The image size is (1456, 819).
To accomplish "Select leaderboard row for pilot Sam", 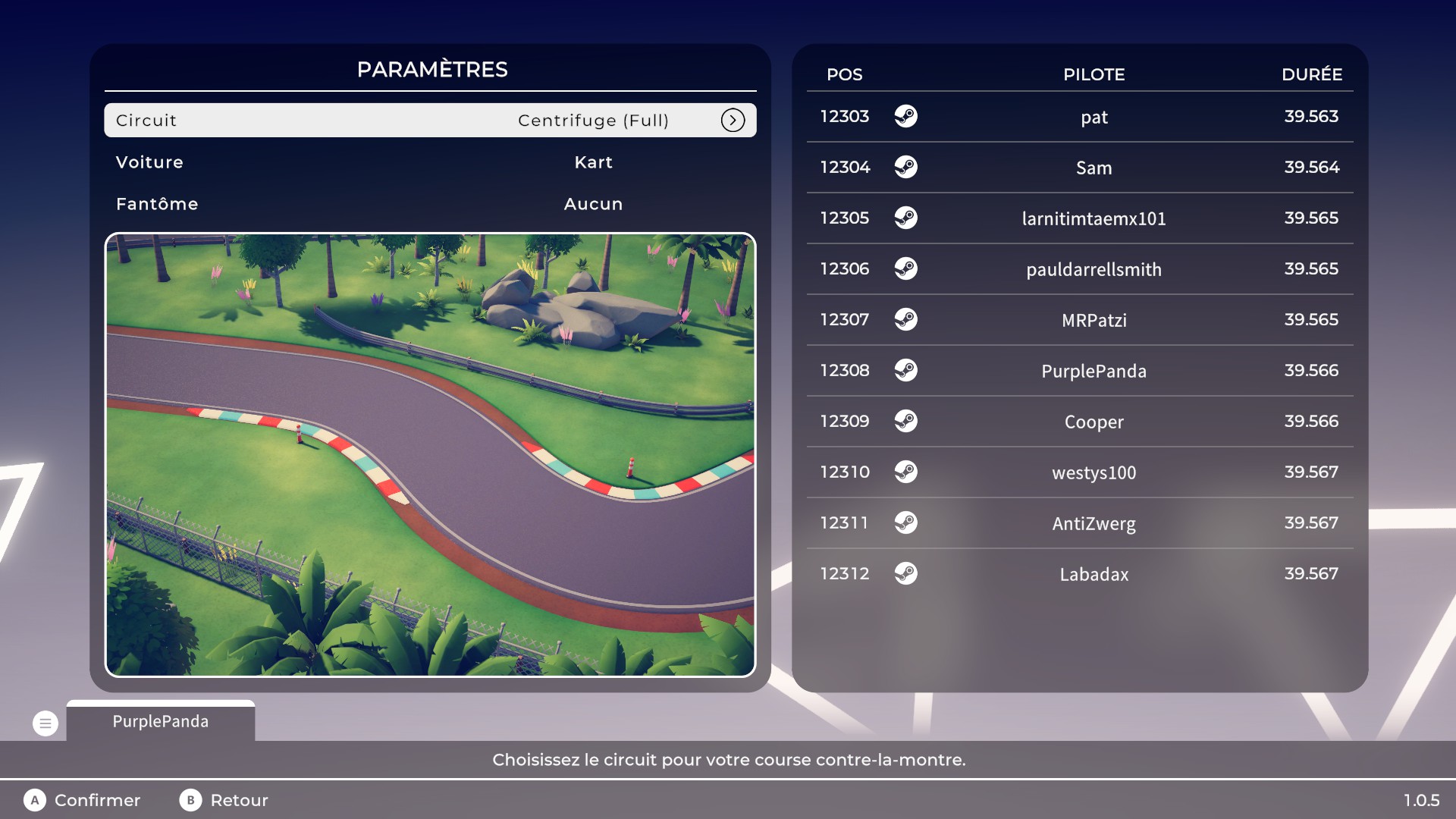I will (x=1080, y=168).
